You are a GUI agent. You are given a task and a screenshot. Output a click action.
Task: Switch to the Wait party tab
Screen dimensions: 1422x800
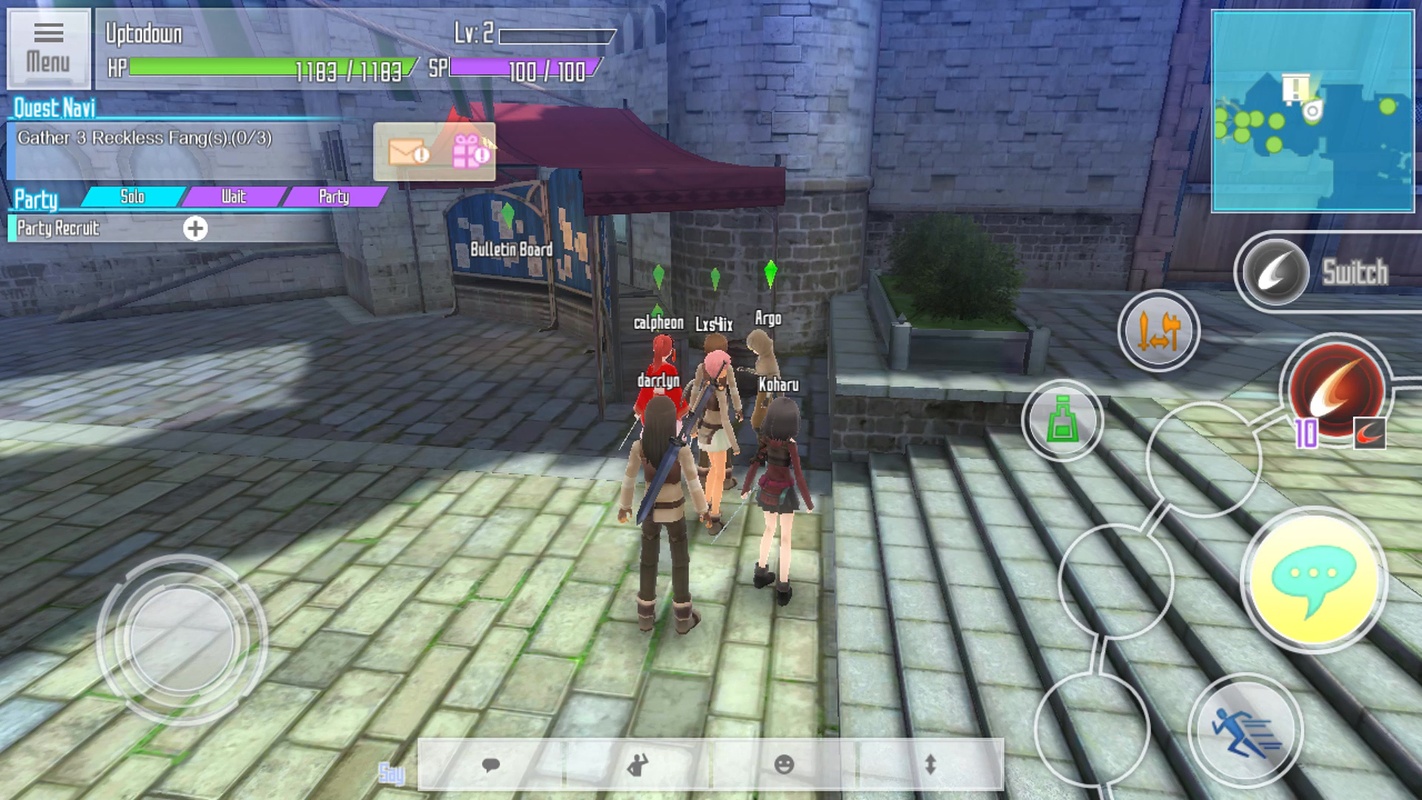pyautogui.click(x=233, y=197)
